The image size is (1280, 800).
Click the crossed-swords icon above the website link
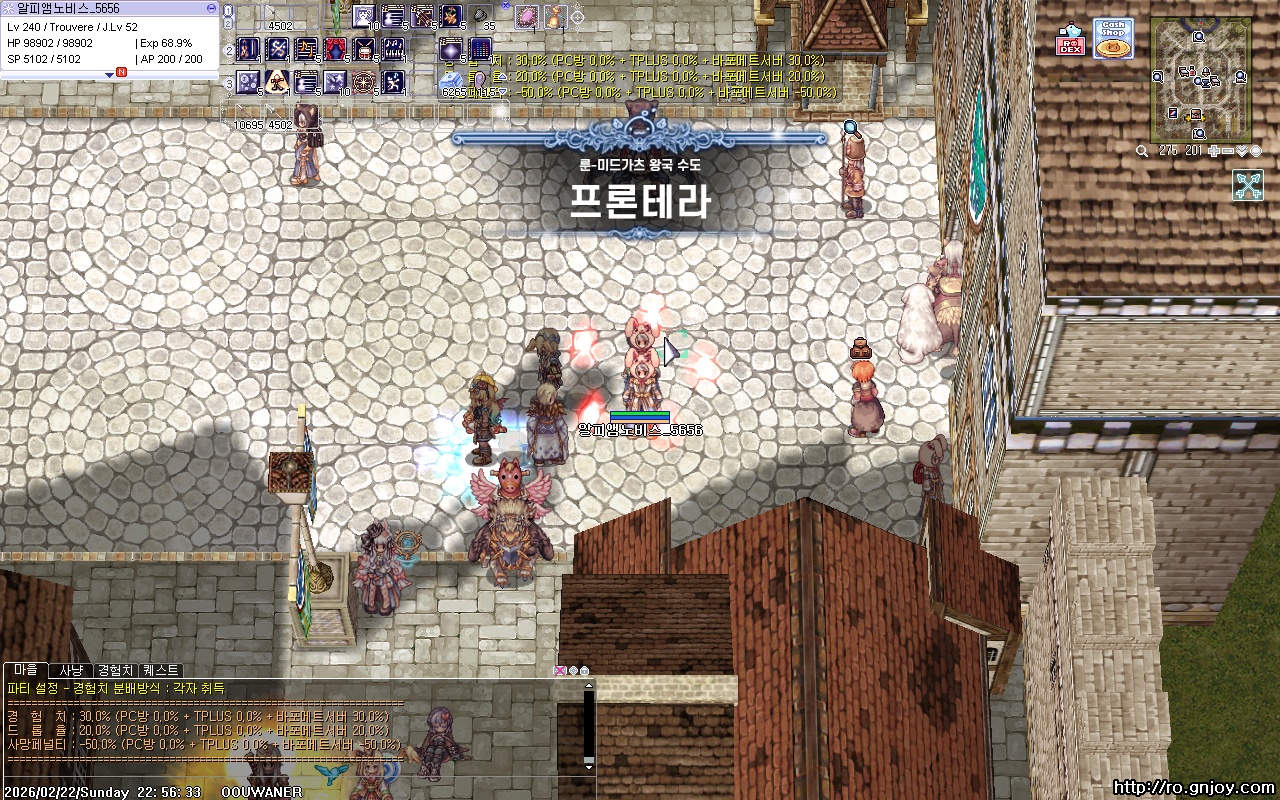[x=1248, y=185]
